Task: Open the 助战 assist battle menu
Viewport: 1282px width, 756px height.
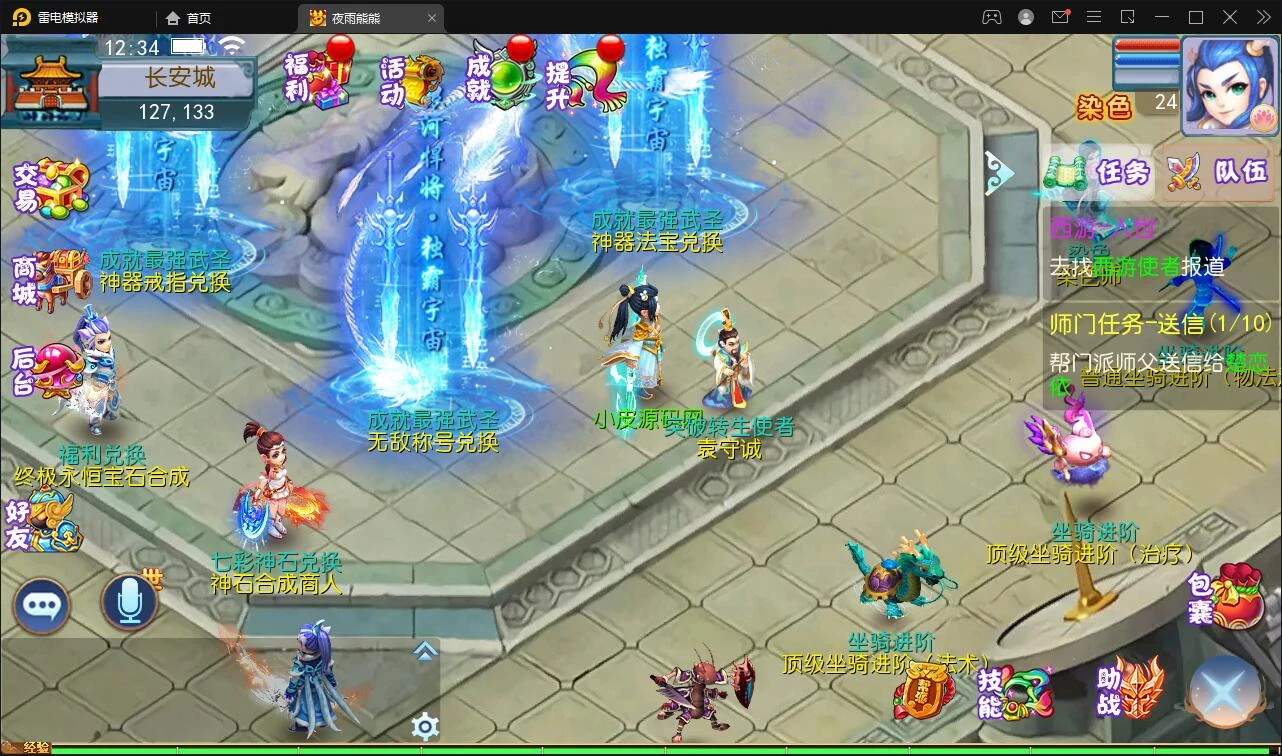Action: (x=1130, y=689)
